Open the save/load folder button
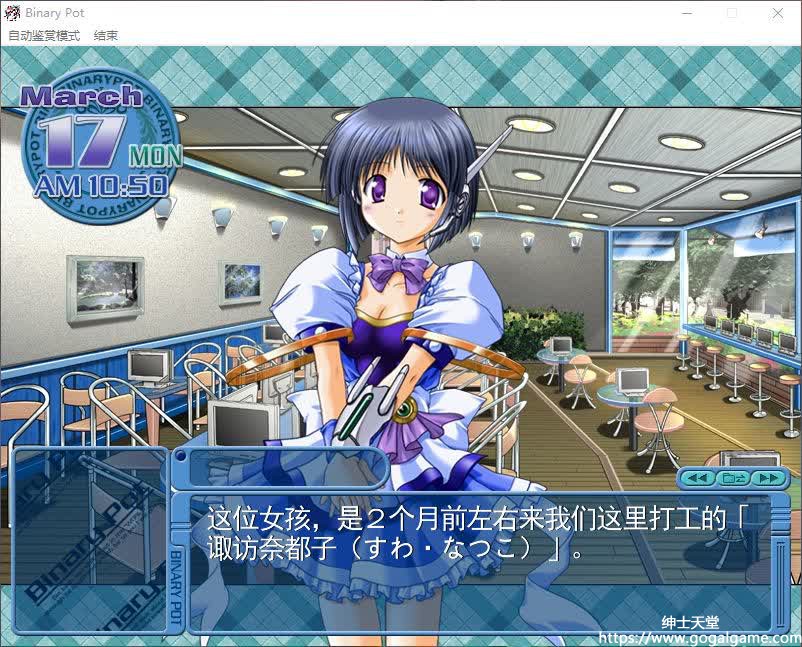The image size is (802, 647). [x=733, y=478]
